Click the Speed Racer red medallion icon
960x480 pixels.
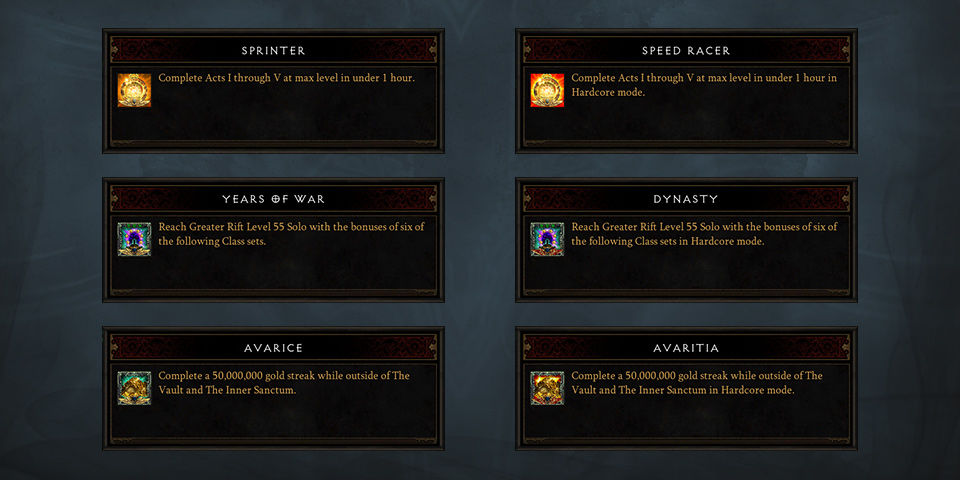coord(547,90)
